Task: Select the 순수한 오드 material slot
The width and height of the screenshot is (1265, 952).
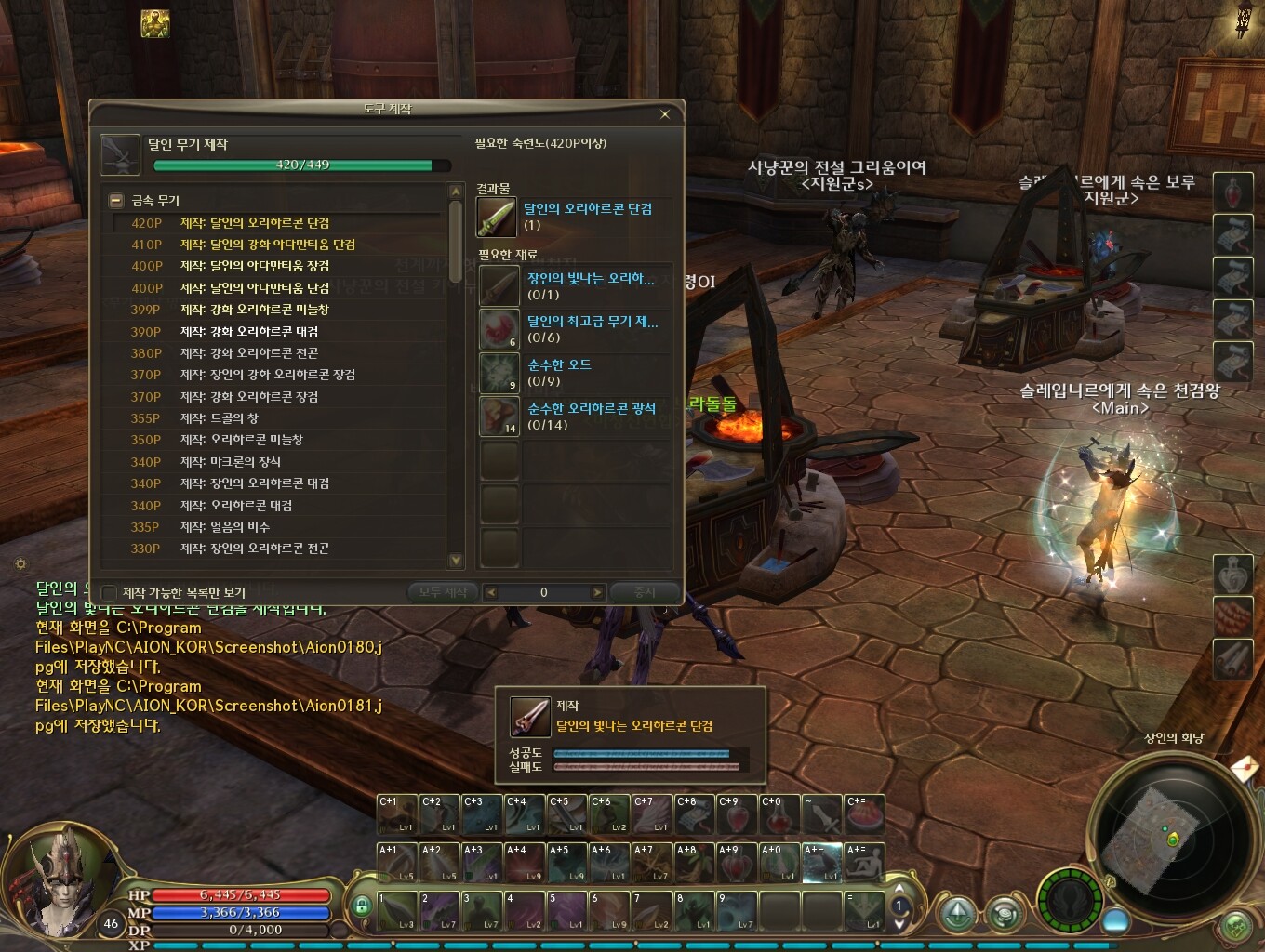Action: (x=499, y=372)
